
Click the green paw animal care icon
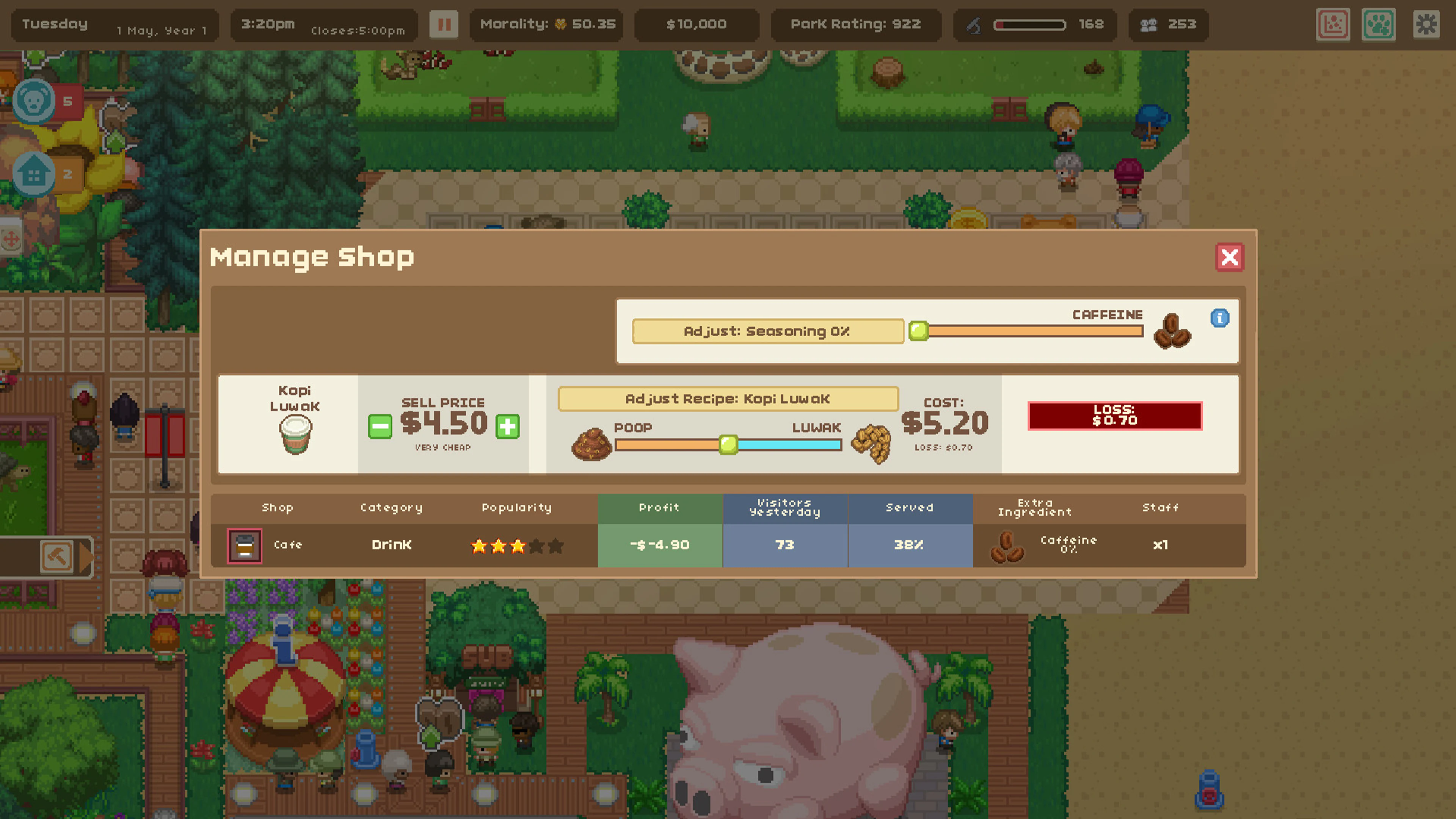point(1380,24)
